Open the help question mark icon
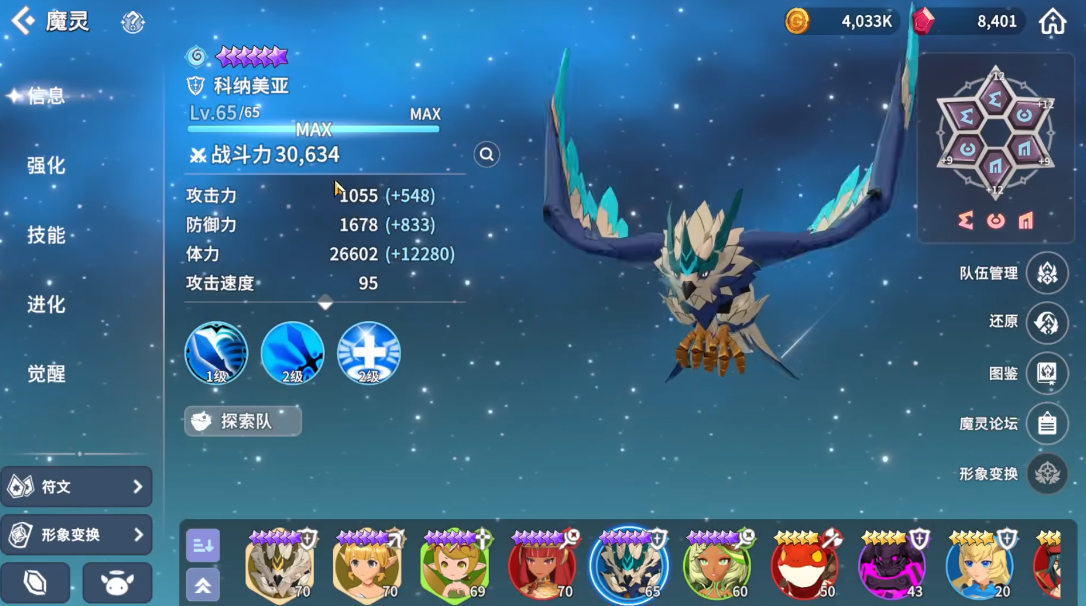This screenshot has width=1086, height=606. coord(133,22)
